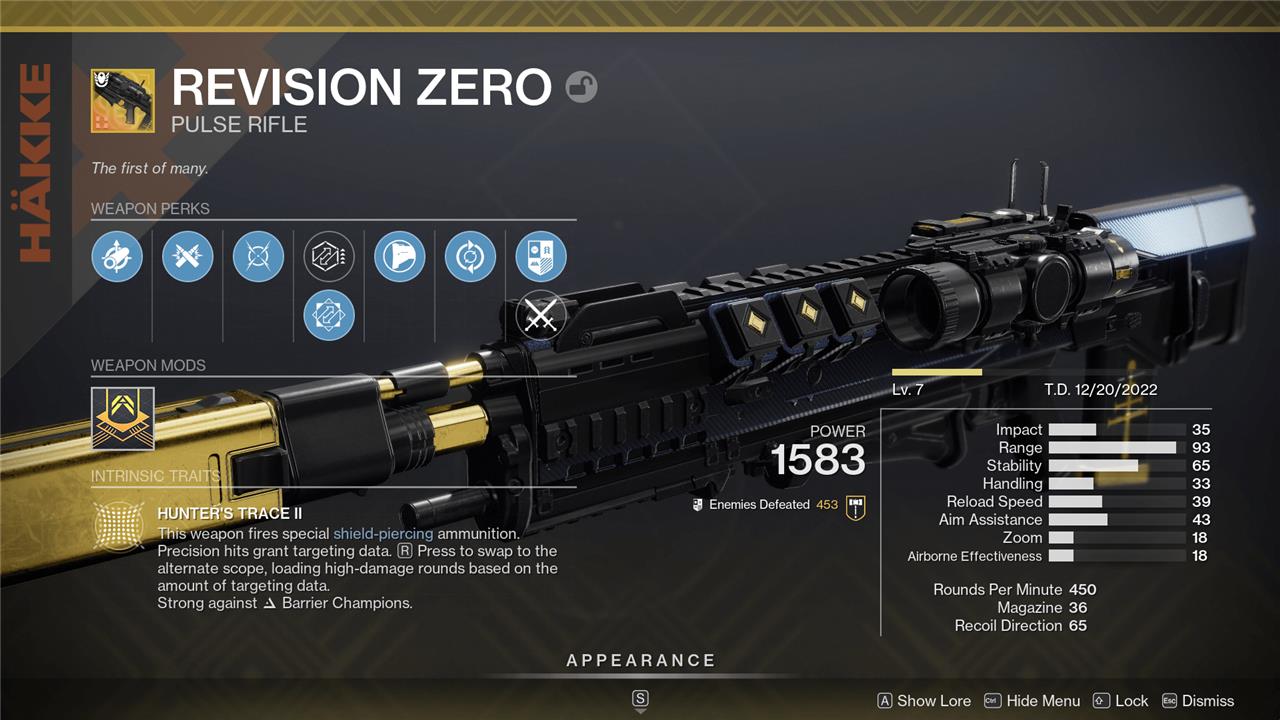Open the circular refresh arrows perk

pos(470,256)
